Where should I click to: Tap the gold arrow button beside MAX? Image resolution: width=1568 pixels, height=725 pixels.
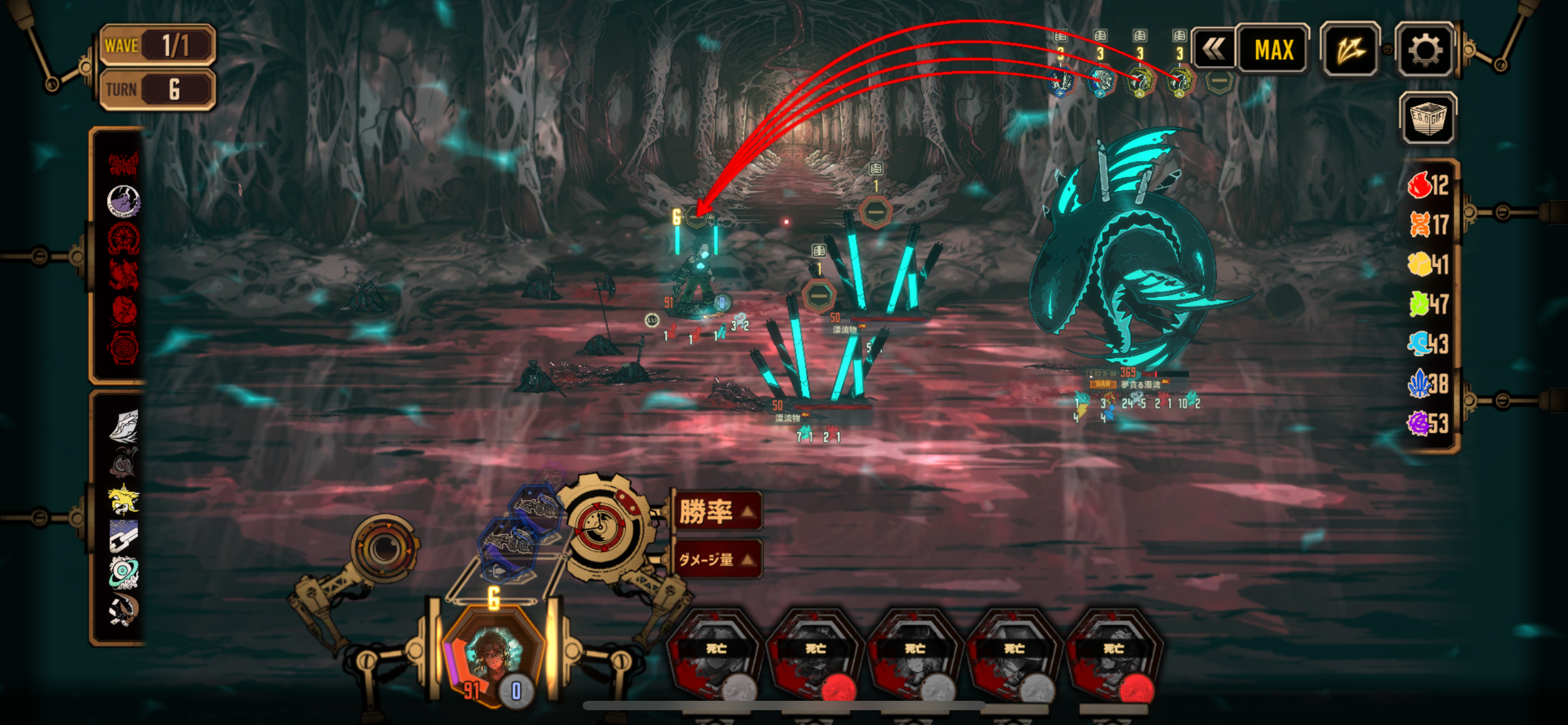click(1350, 50)
